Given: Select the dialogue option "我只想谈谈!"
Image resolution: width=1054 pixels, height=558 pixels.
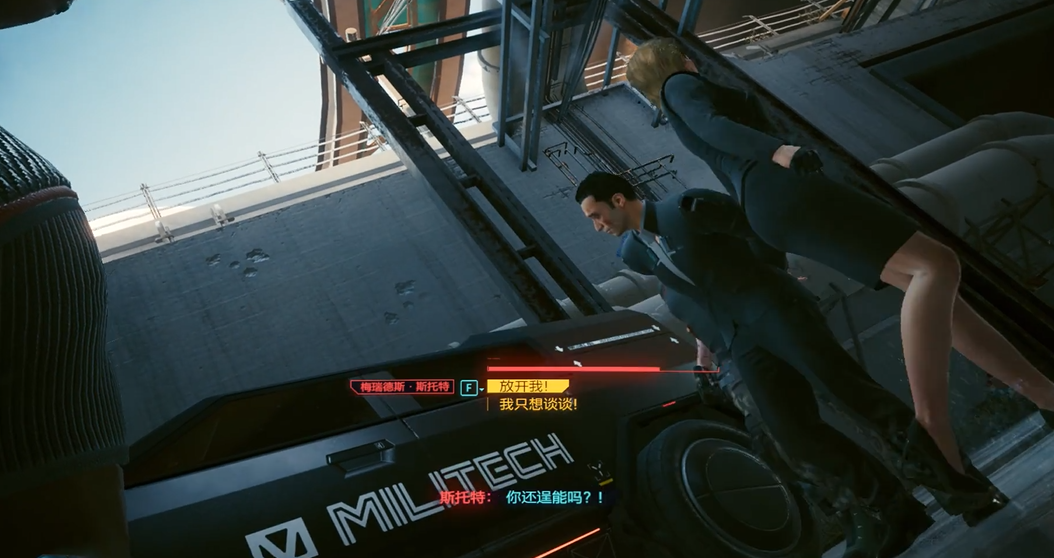Looking at the screenshot, I should [x=538, y=405].
